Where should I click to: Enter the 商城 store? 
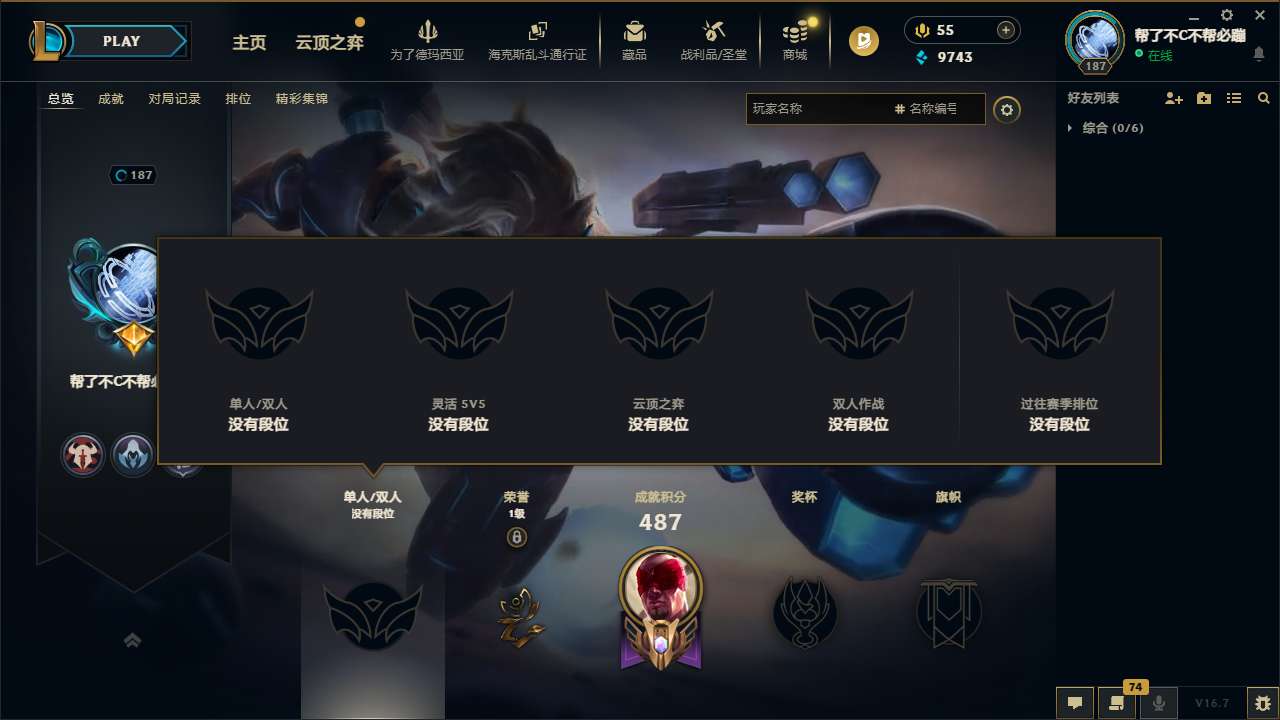pos(795,41)
